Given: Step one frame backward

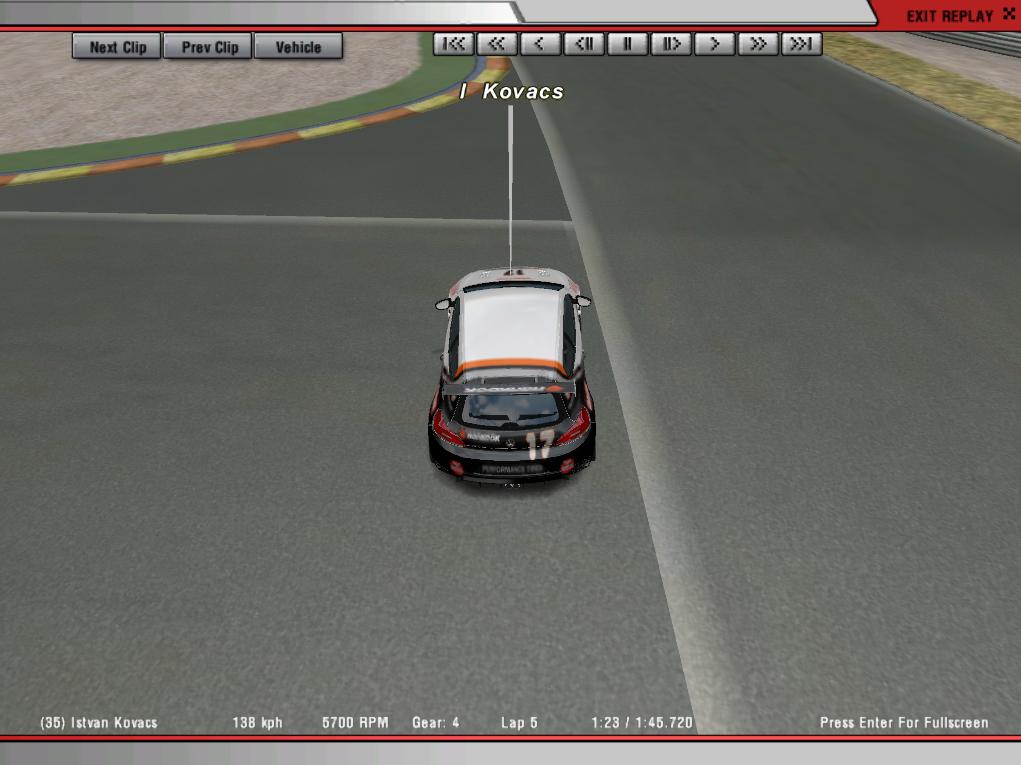Looking at the screenshot, I should (584, 44).
